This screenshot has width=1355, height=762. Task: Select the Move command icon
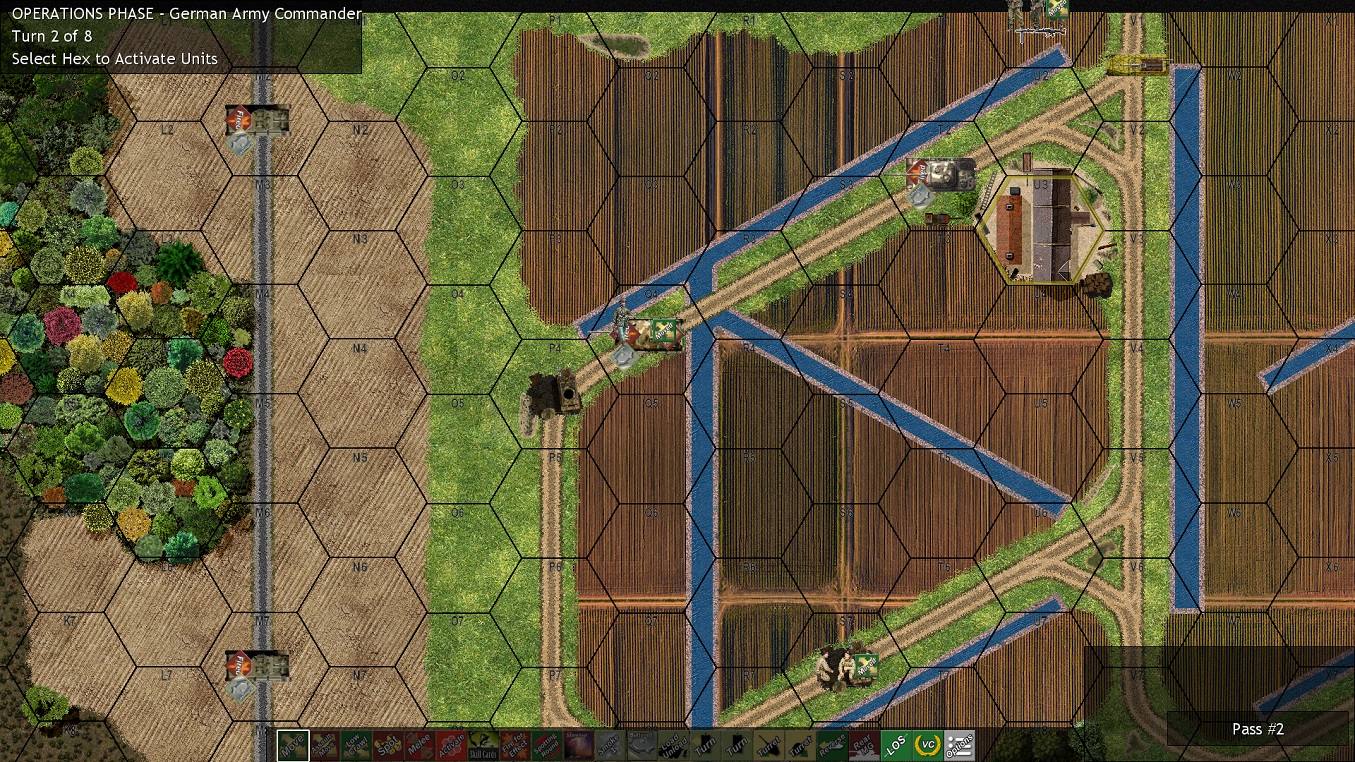coord(294,745)
